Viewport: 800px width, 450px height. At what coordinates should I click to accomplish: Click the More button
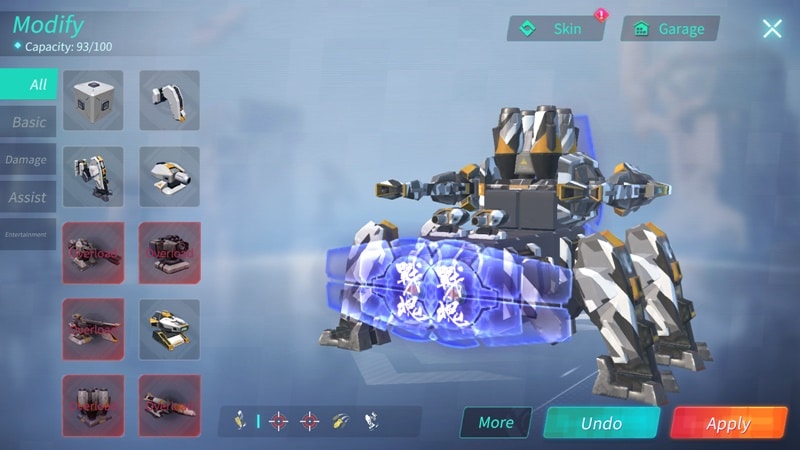click(495, 422)
